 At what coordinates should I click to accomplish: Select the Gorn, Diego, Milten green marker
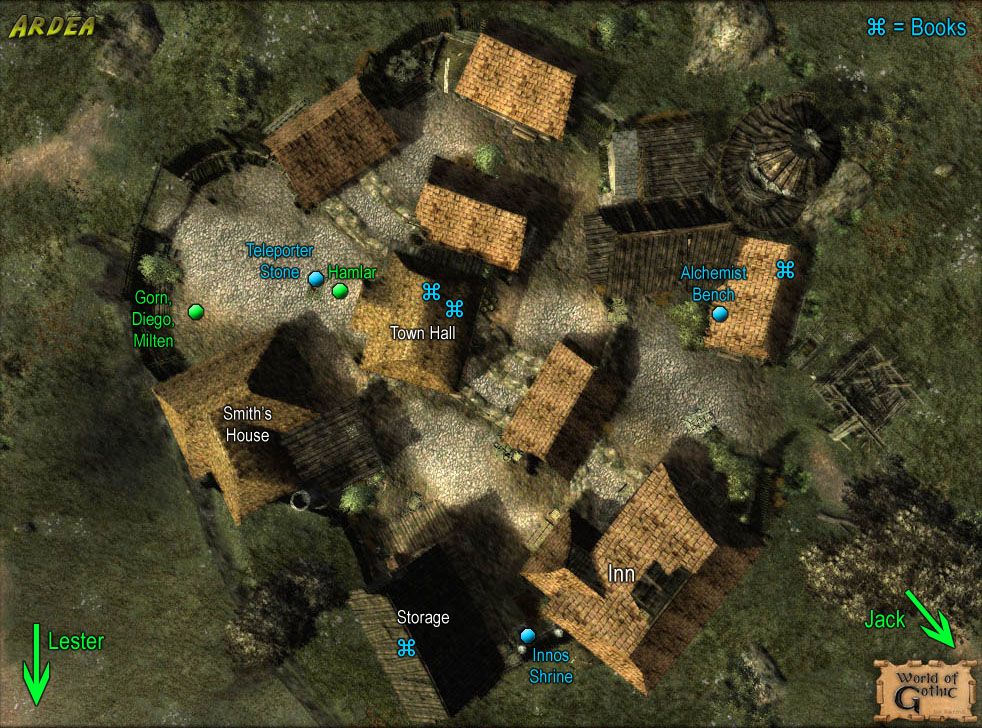point(196,312)
